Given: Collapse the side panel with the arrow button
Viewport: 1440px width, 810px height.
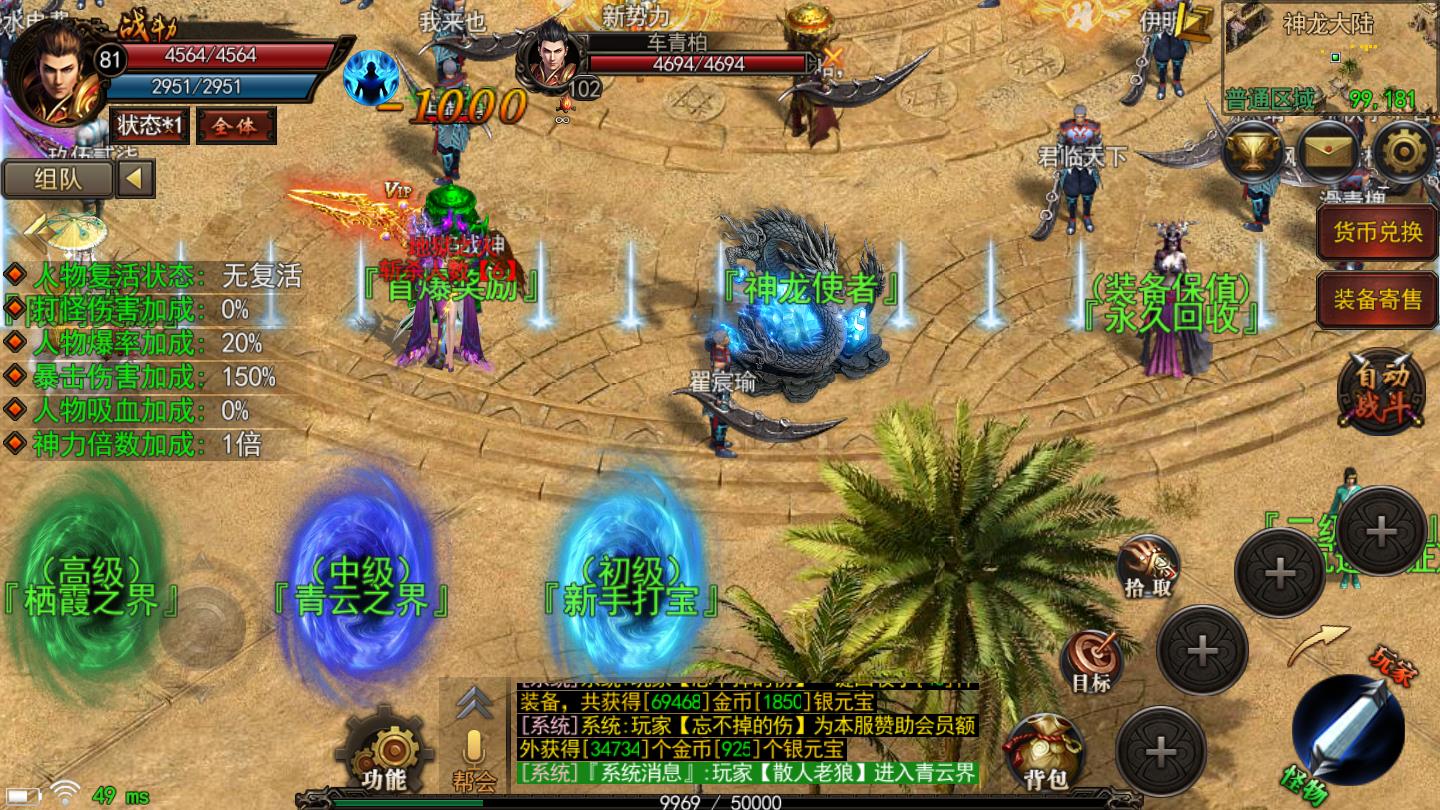Looking at the screenshot, I should (x=136, y=180).
